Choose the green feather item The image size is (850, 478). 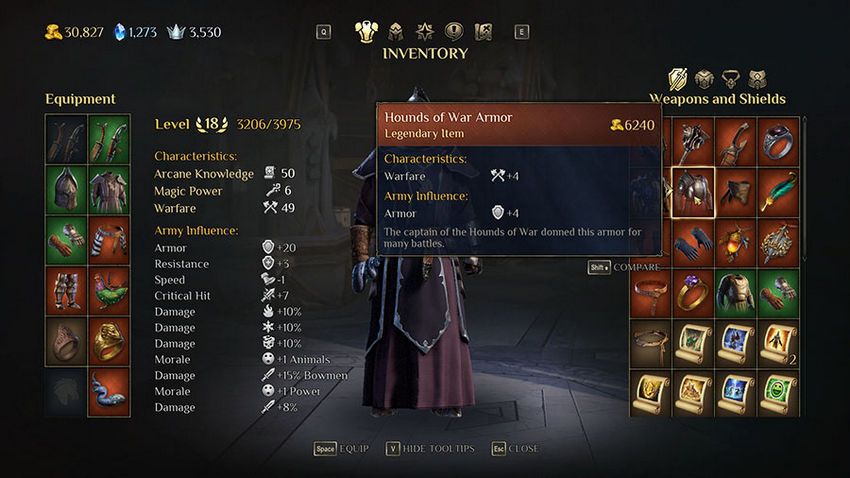pyautogui.click(x=779, y=190)
